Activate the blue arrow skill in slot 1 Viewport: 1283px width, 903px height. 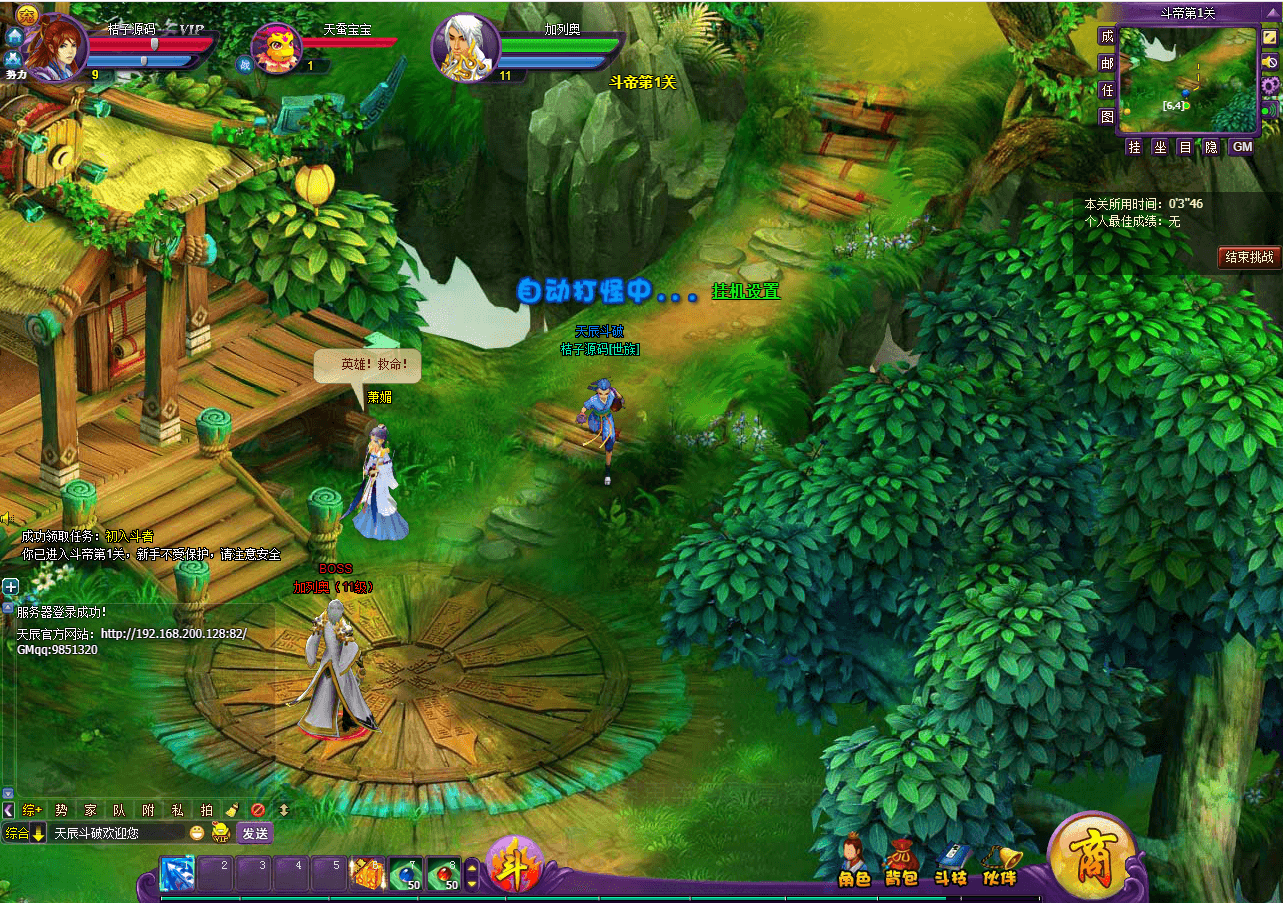click(178, 874)
